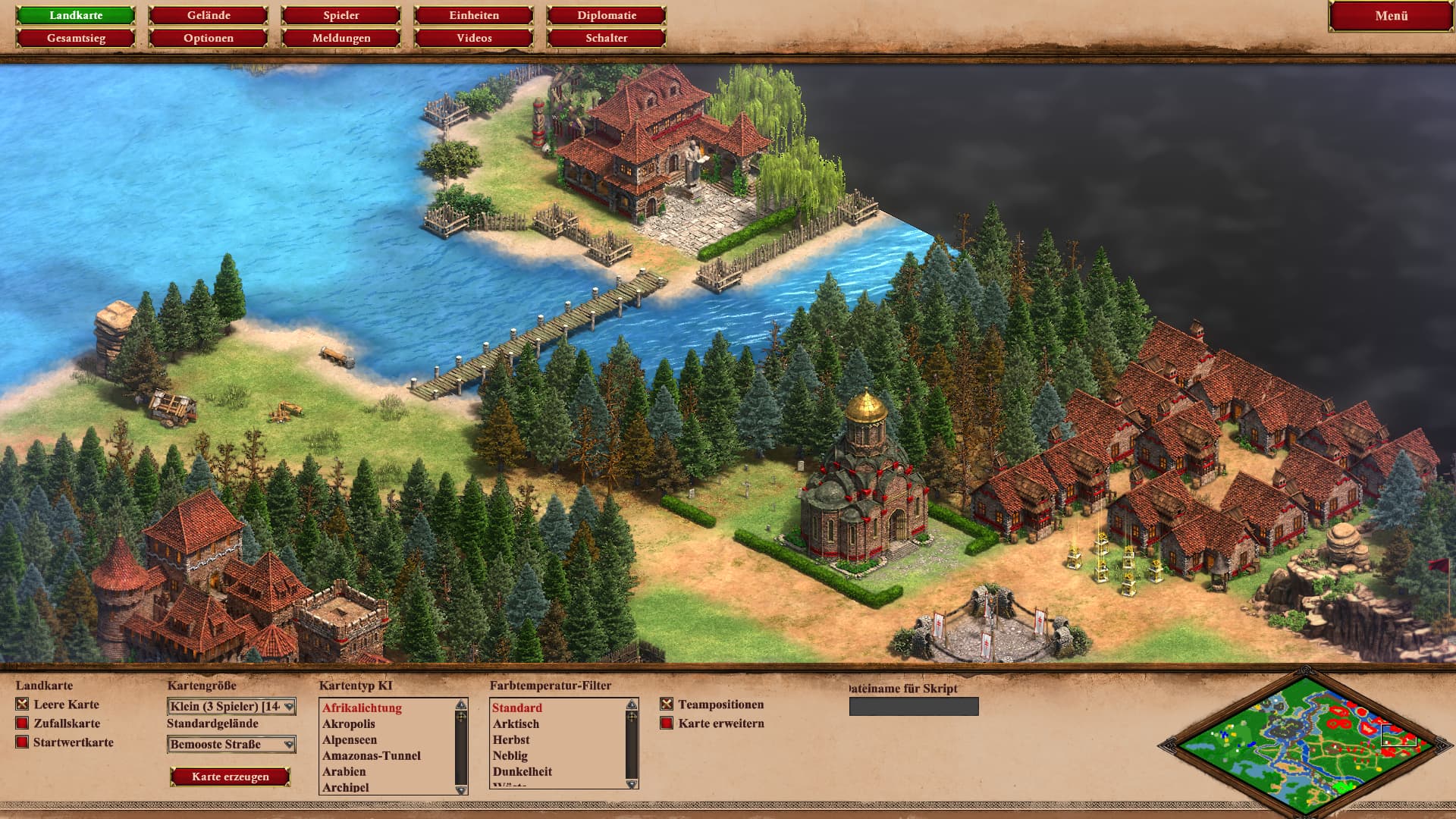
Task: Open the Diplomatie tab
Action: pyautogui.click(x=607, y=15)
